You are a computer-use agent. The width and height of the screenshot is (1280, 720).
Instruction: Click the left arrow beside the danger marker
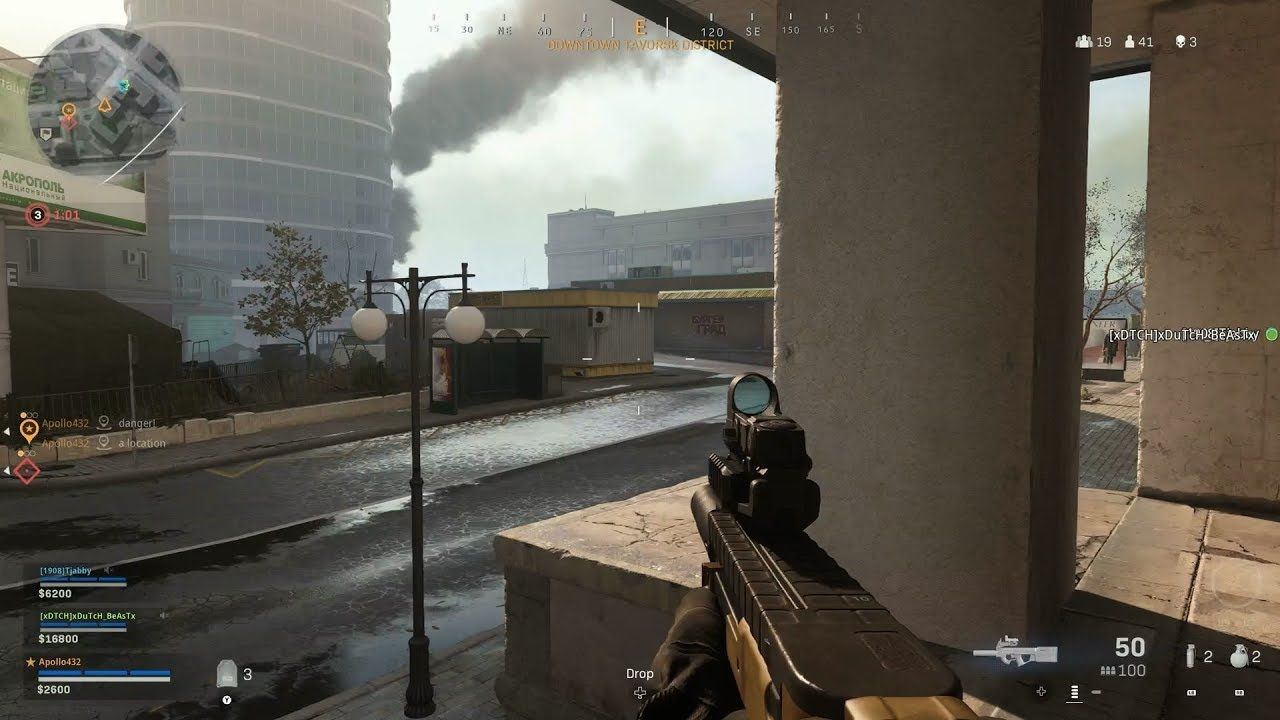click(x=7, y=429)
